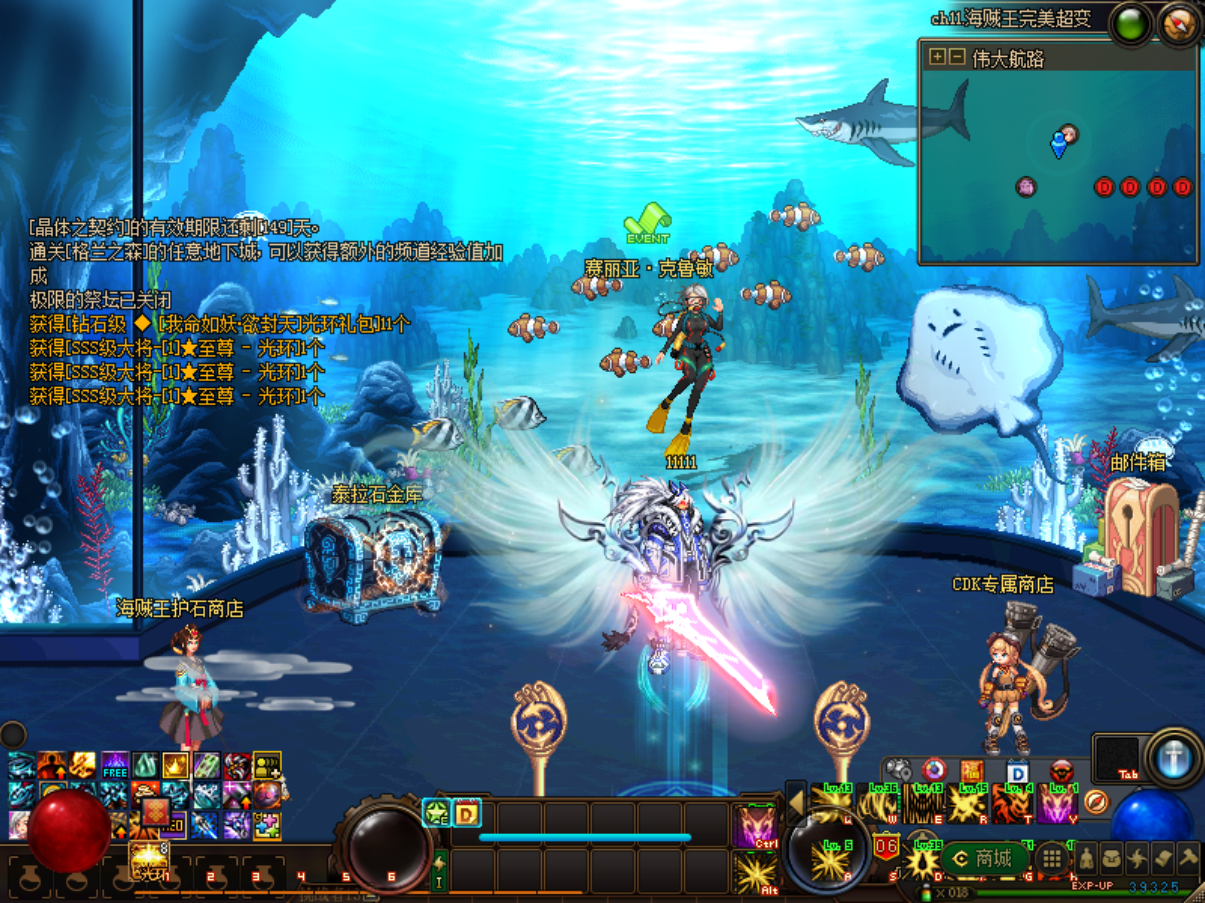Click the blue calendar D icon
The height and width of the screenshot is (903, 1205).
point(1017,772)
